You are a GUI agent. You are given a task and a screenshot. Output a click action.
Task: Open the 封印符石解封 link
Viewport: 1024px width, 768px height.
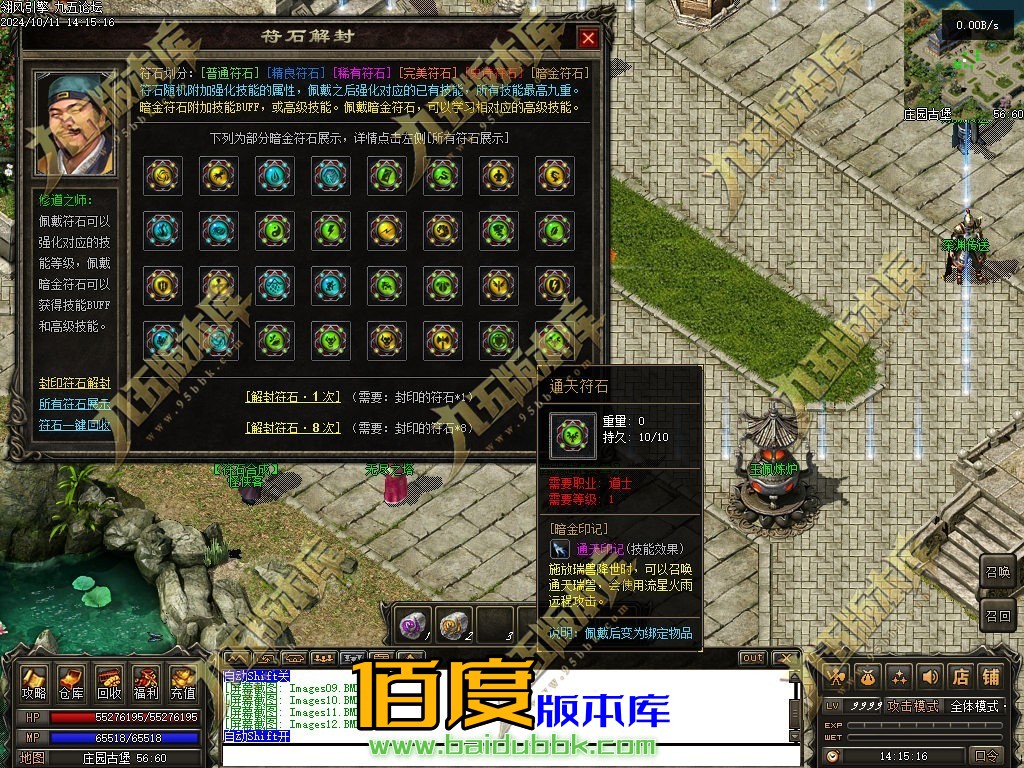click(75, 383)
